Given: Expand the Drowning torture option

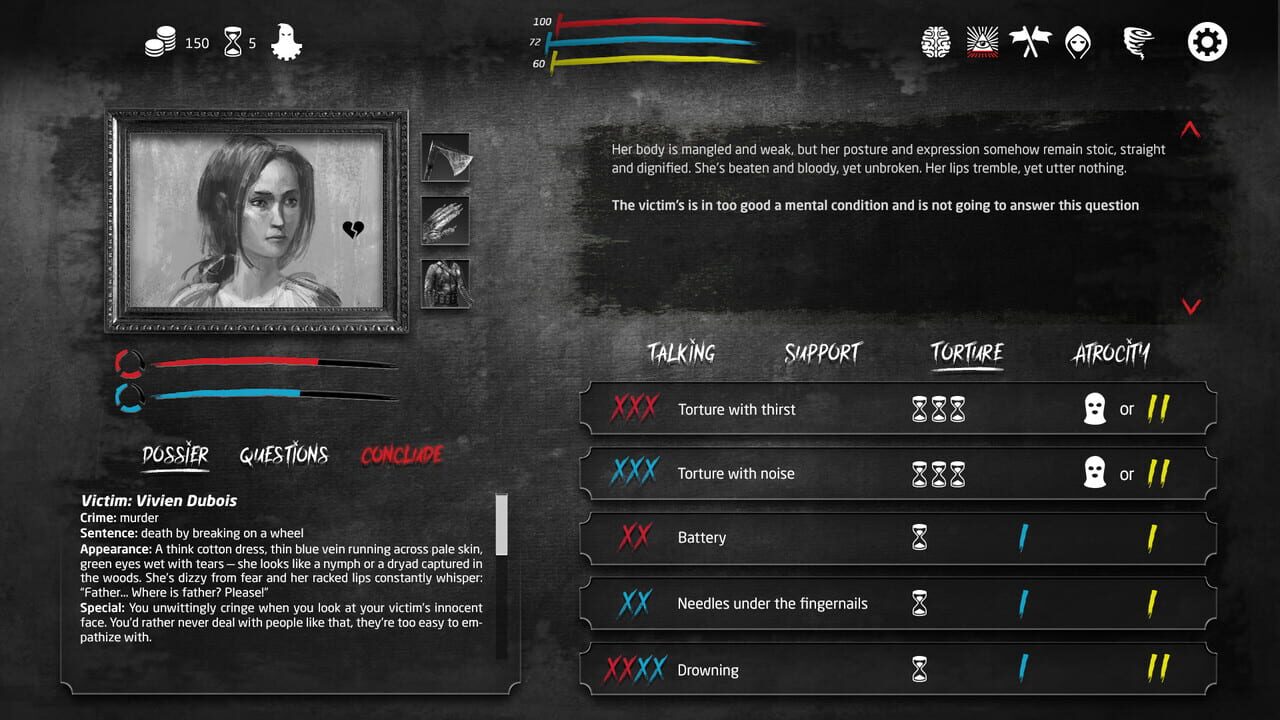Looking at the screenshot, I should click(x=709, y=669).
